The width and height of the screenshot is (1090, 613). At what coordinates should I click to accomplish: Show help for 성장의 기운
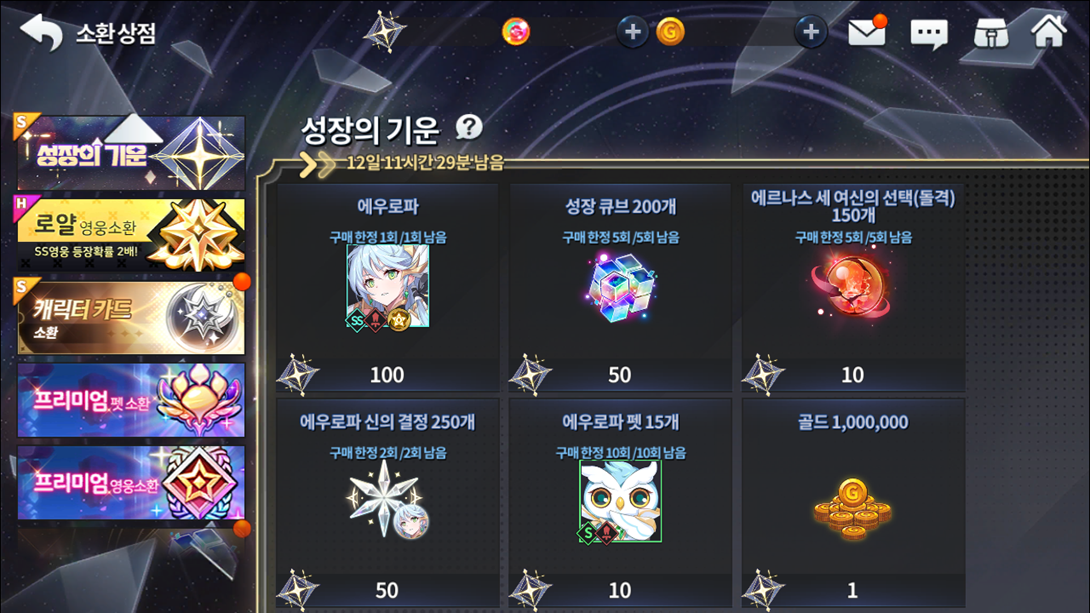[468, 127]
